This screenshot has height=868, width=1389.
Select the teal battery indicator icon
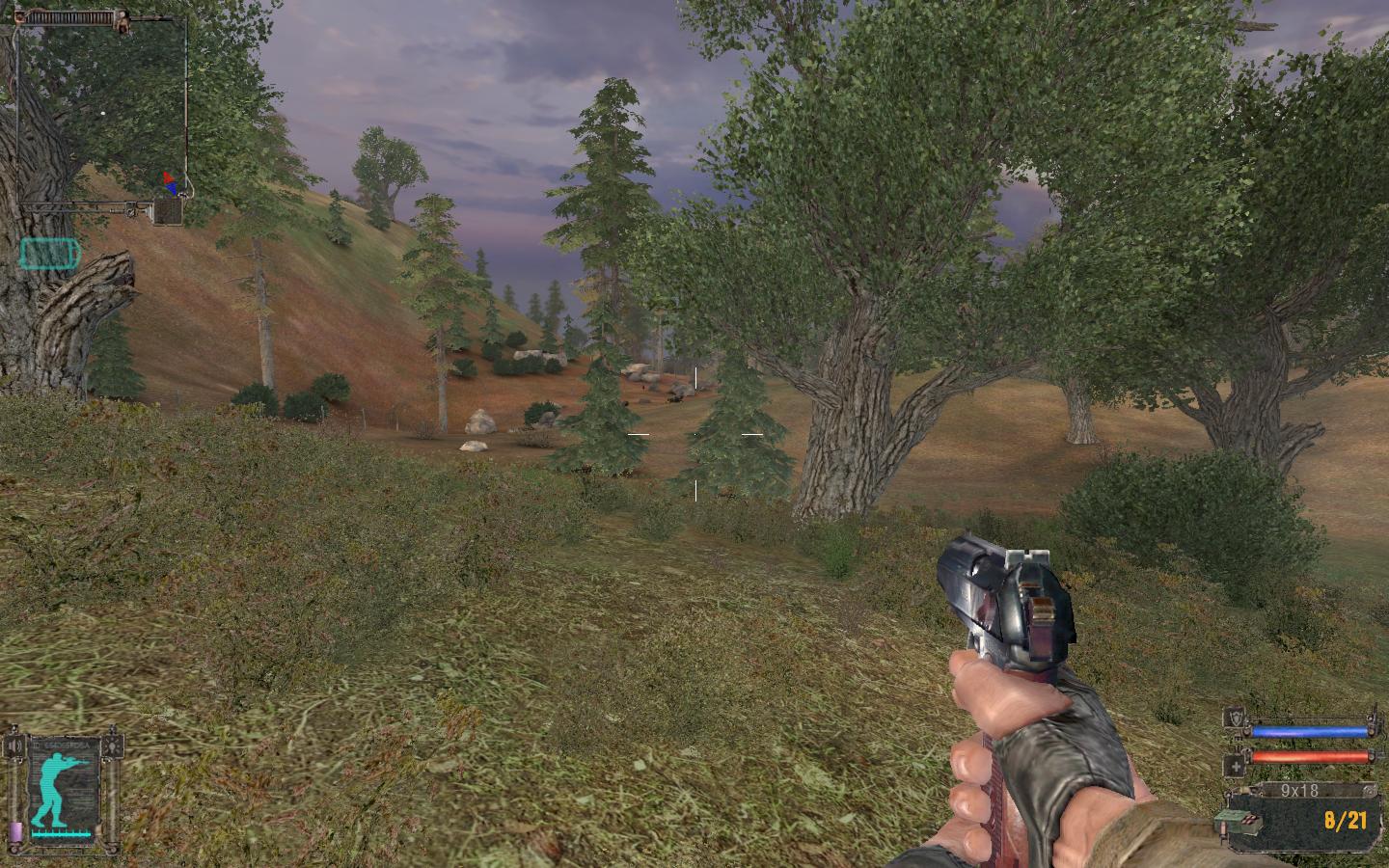tap(51, 254)
